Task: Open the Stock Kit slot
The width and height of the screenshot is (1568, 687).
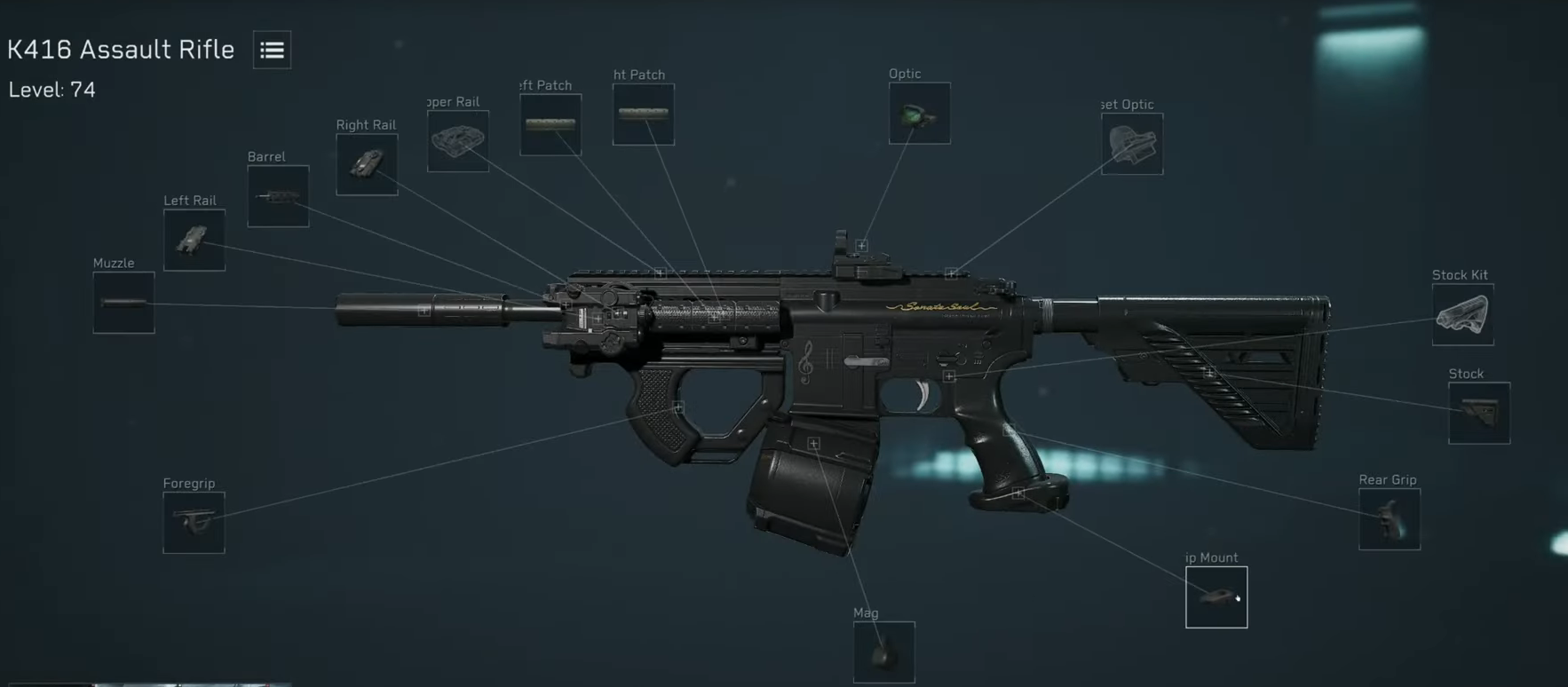Action: pyautogui.click(x=1461, y=314)
